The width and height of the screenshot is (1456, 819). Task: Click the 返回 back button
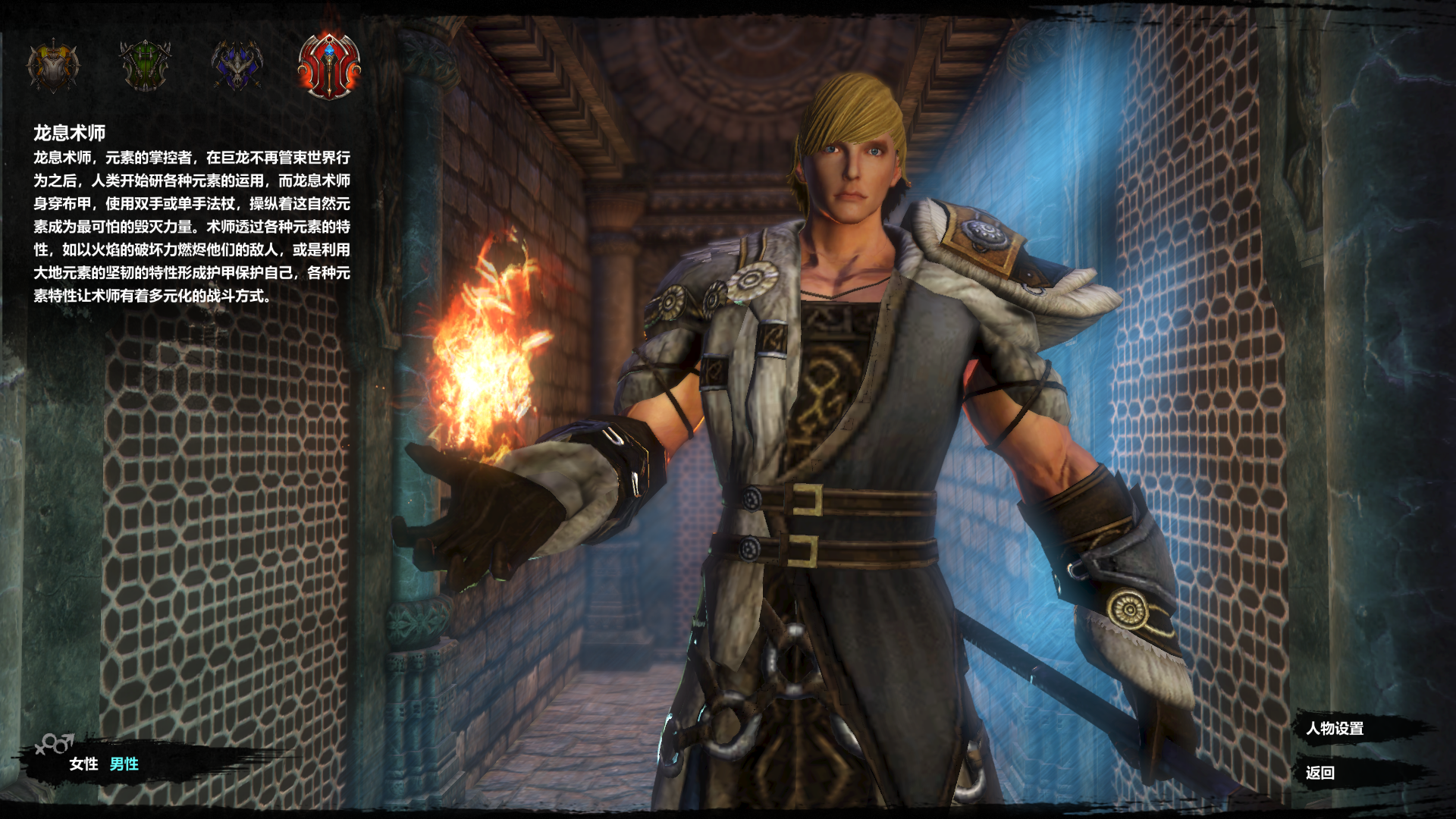[1320, 773]
